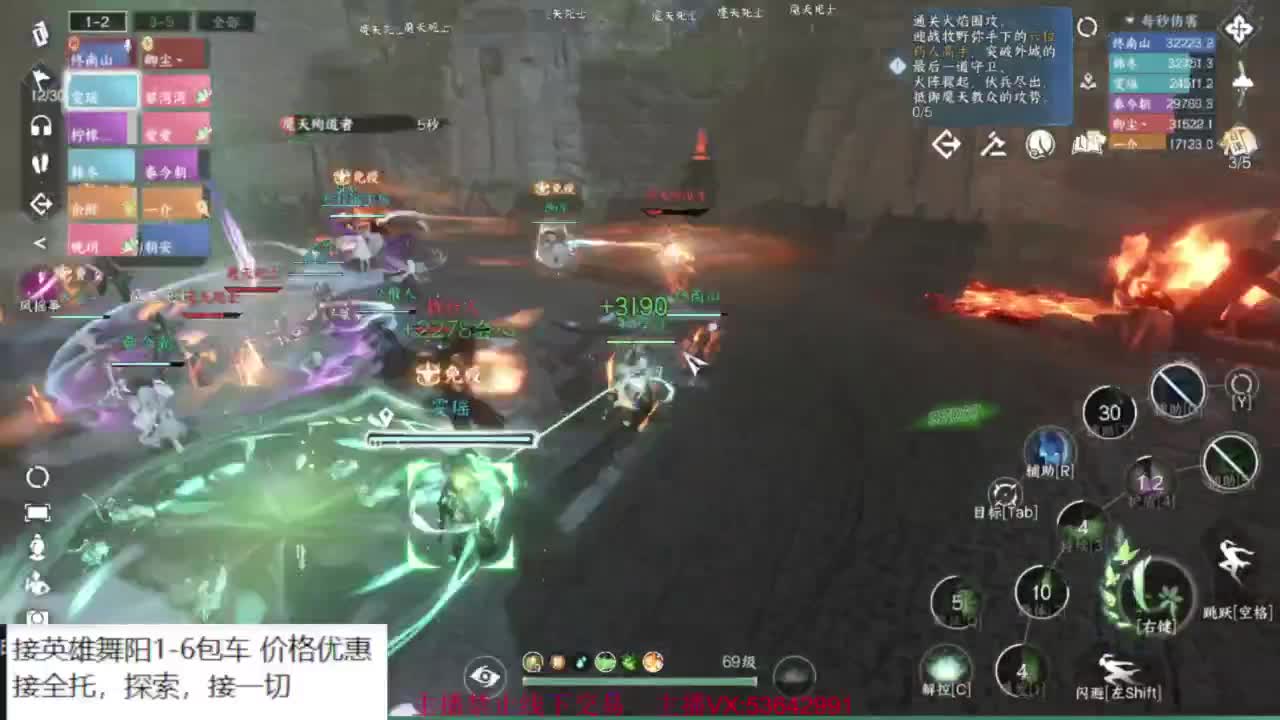Collapse the team list with the left chevron
Viewport: 1280px width, 720px height.
40,242
